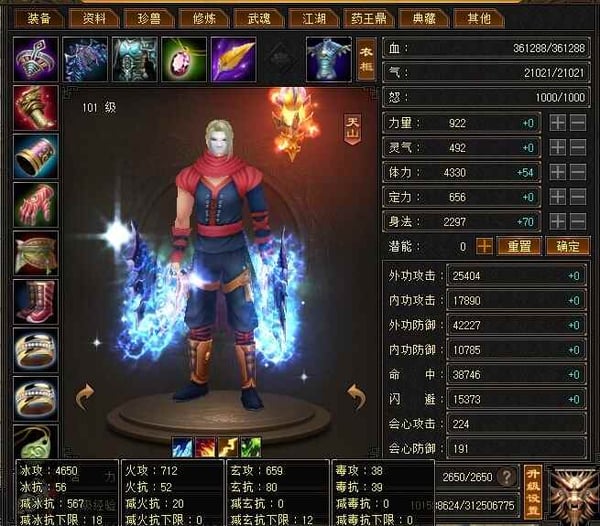This screenshot has width=600, height=526.
Task: Select the pink gem necklace slot
Action: point(183,59)
